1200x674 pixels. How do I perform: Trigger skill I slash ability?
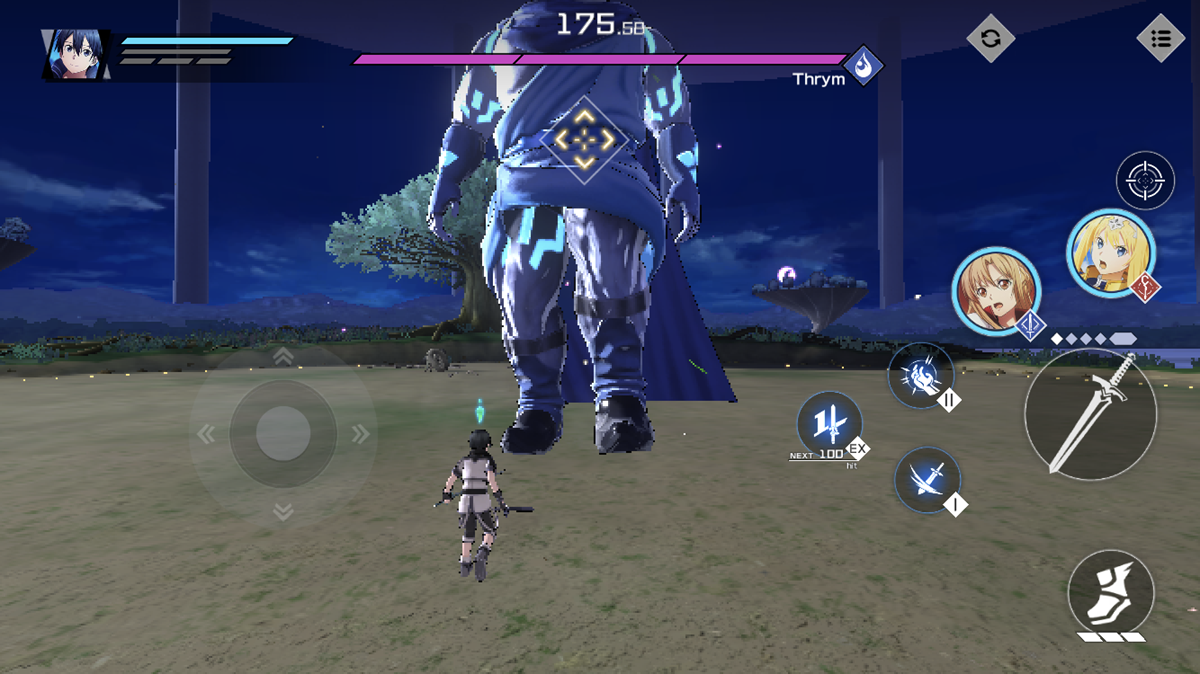tap(927, 480)
